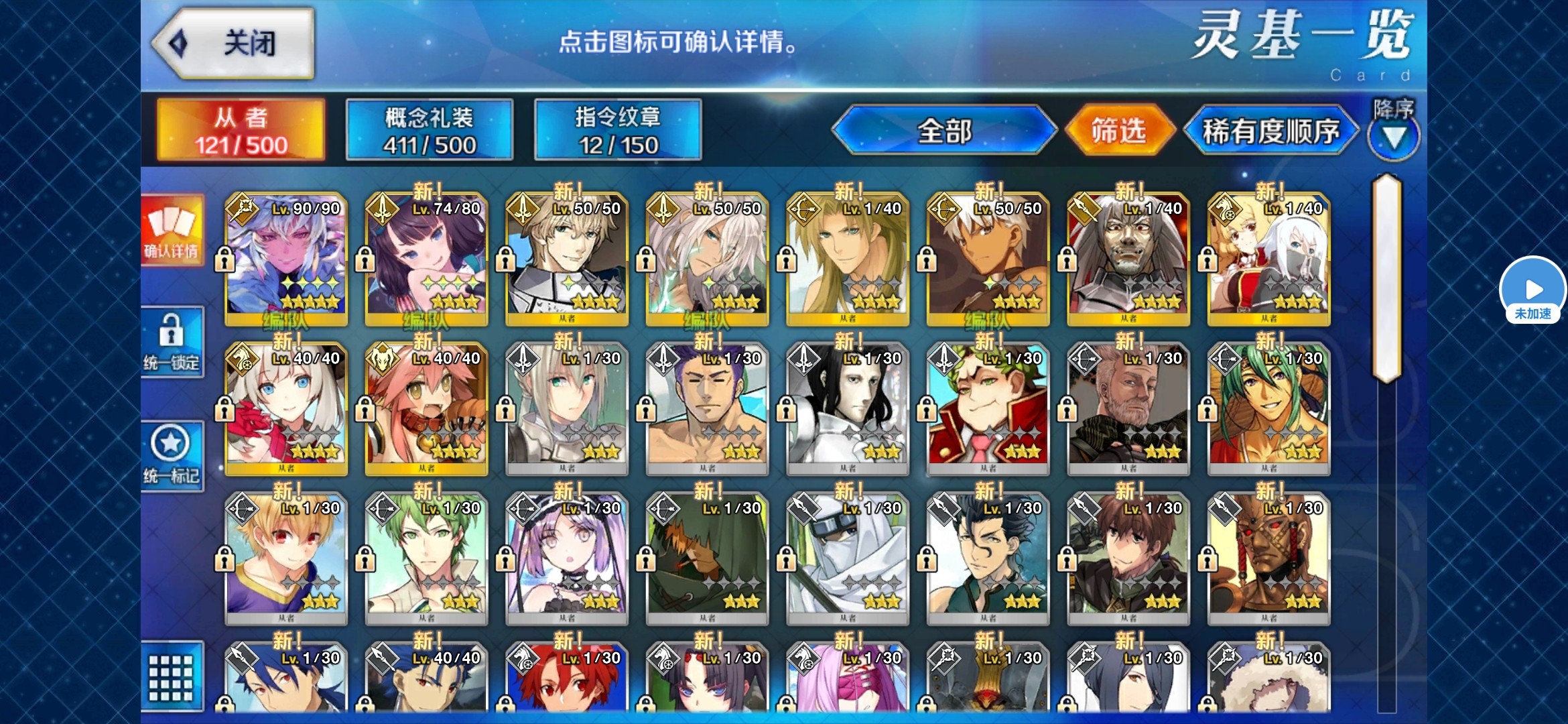Click the 未加速 speed overlay button
Screen dimensions: 1568x724
tap(1533, 290)
